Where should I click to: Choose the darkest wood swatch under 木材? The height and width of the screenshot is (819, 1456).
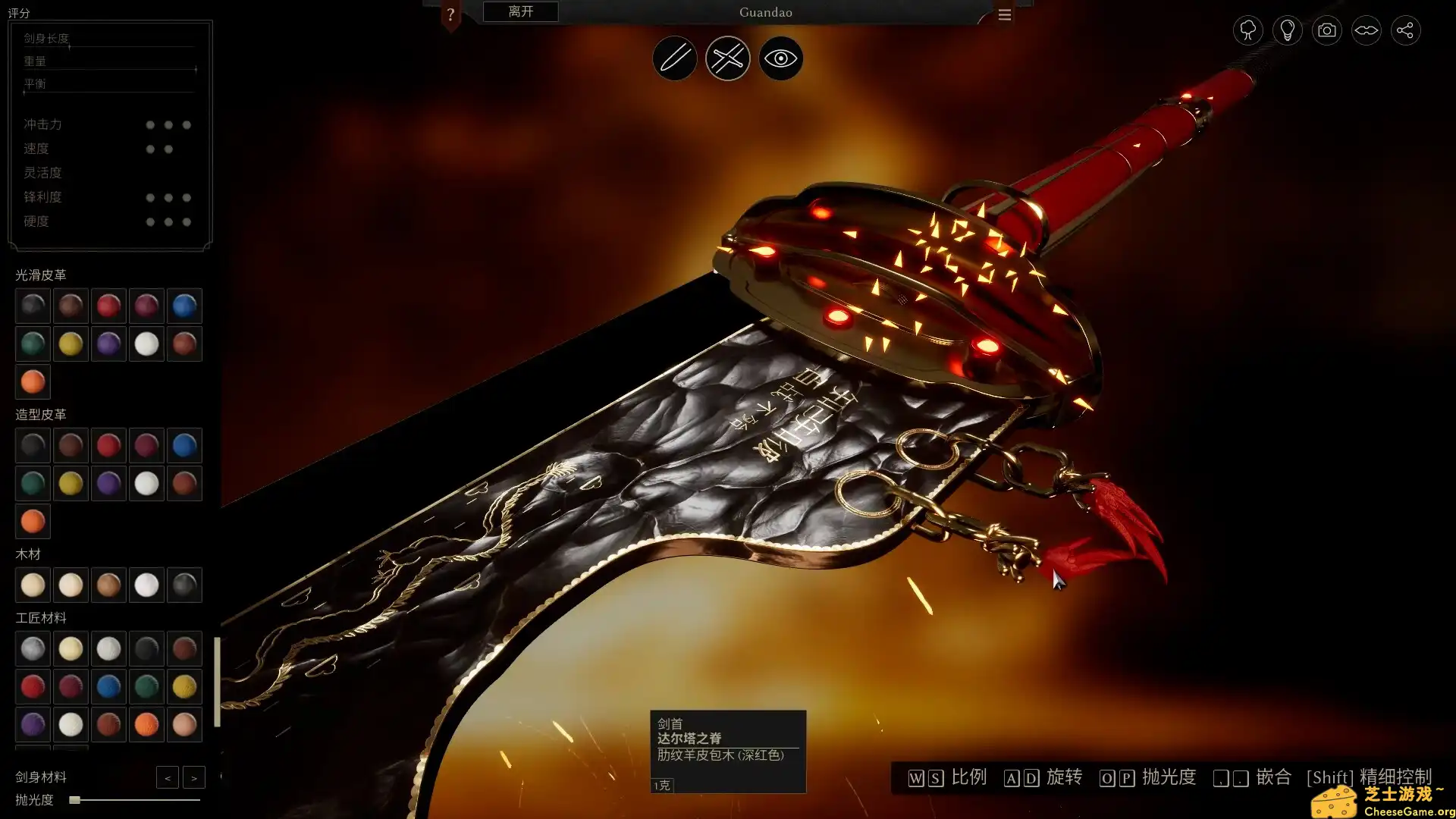coord(184,585)
